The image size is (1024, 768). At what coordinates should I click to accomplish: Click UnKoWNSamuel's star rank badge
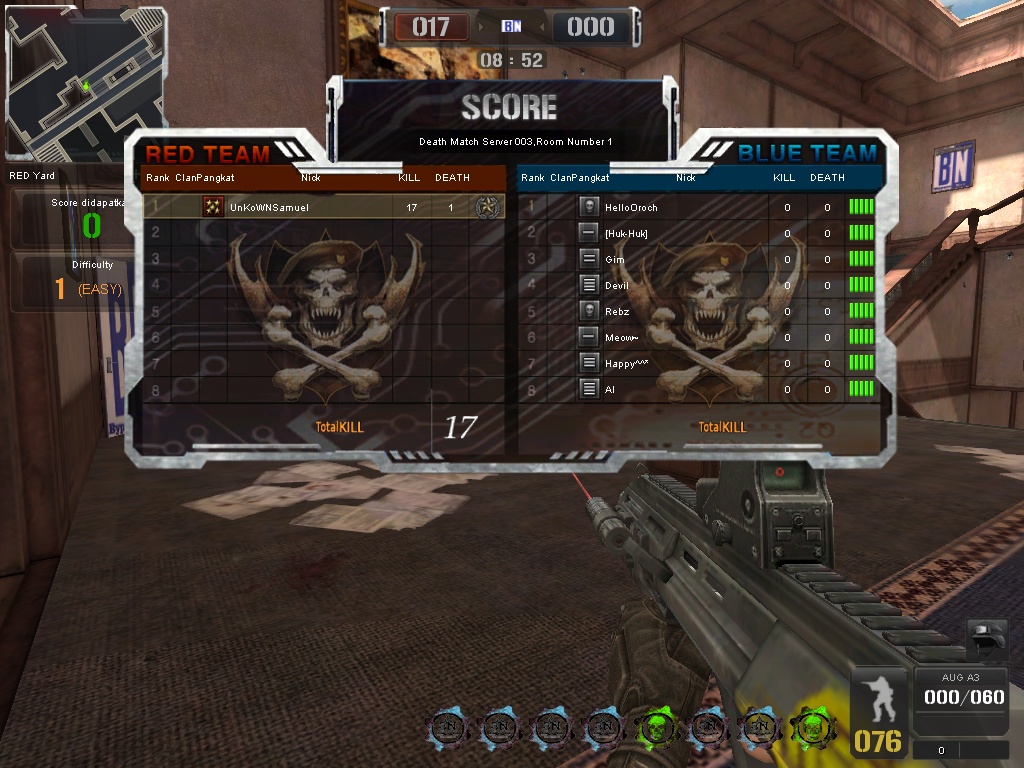(x=487, y=207)
